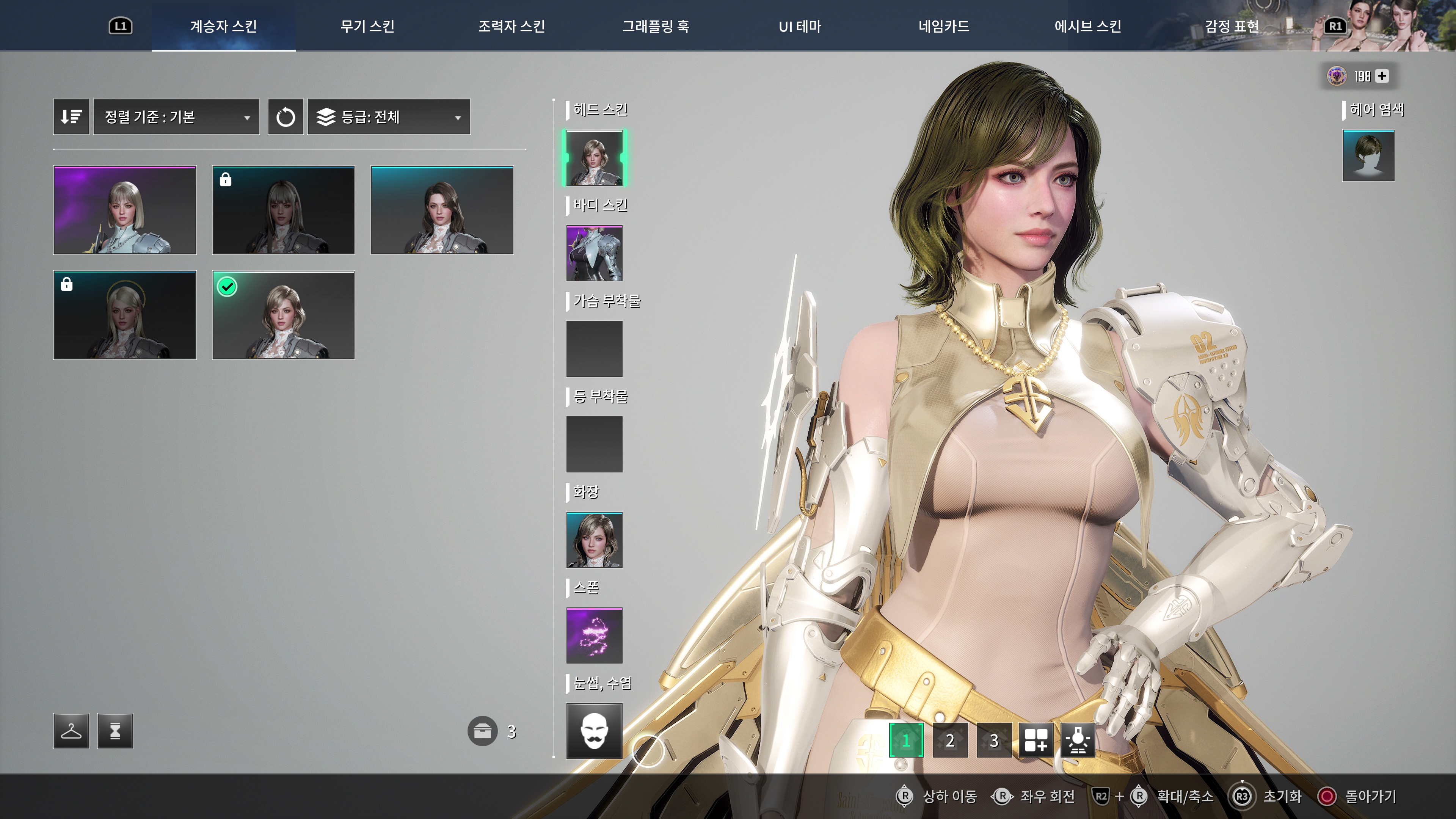The height and width of the screenshot is (819, 1456).
Task: Click the sort direction arrows icon
Action: coord(71,116)
